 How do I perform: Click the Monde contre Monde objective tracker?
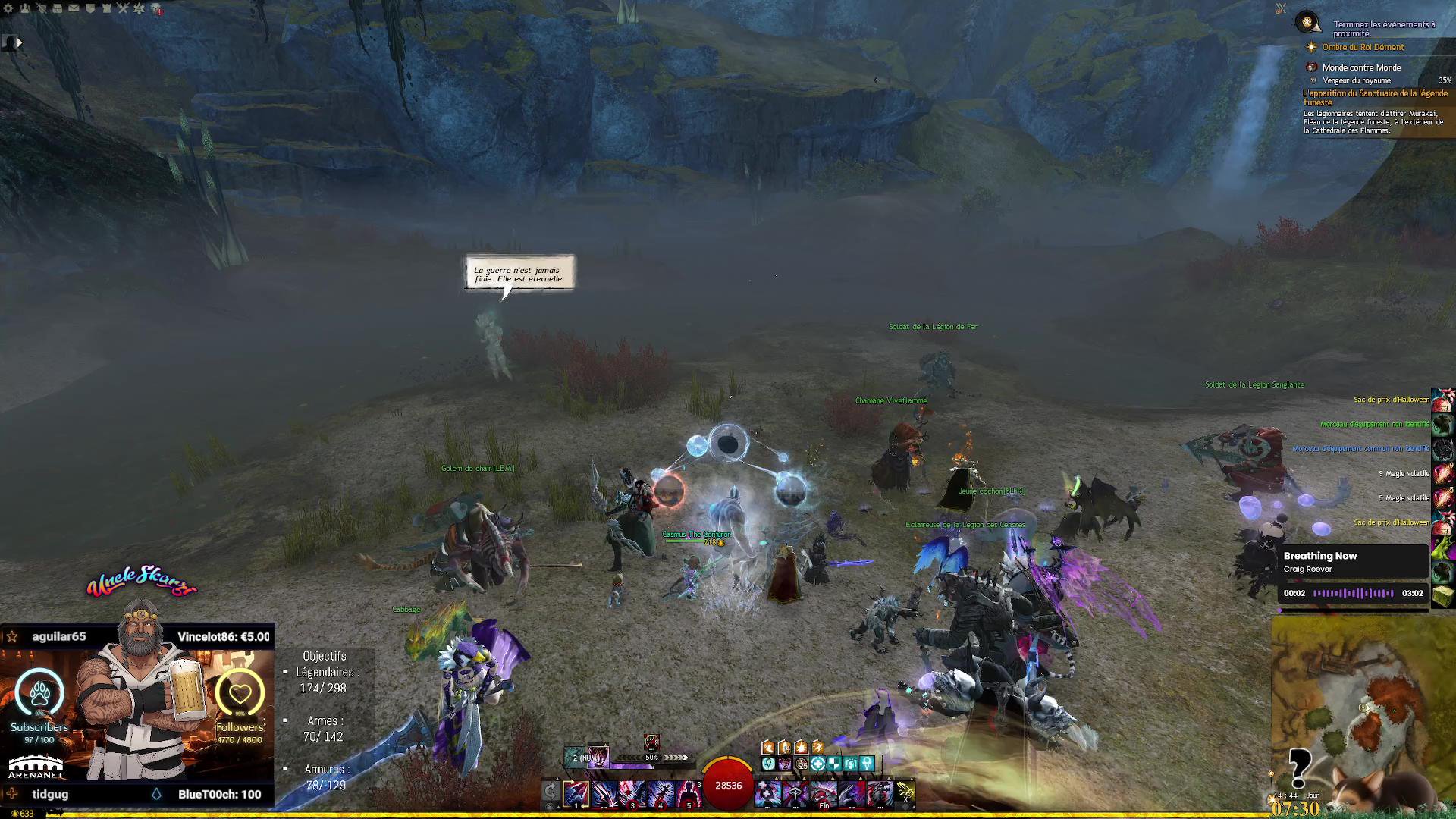pyautogui.click(x=1361, y=67)
